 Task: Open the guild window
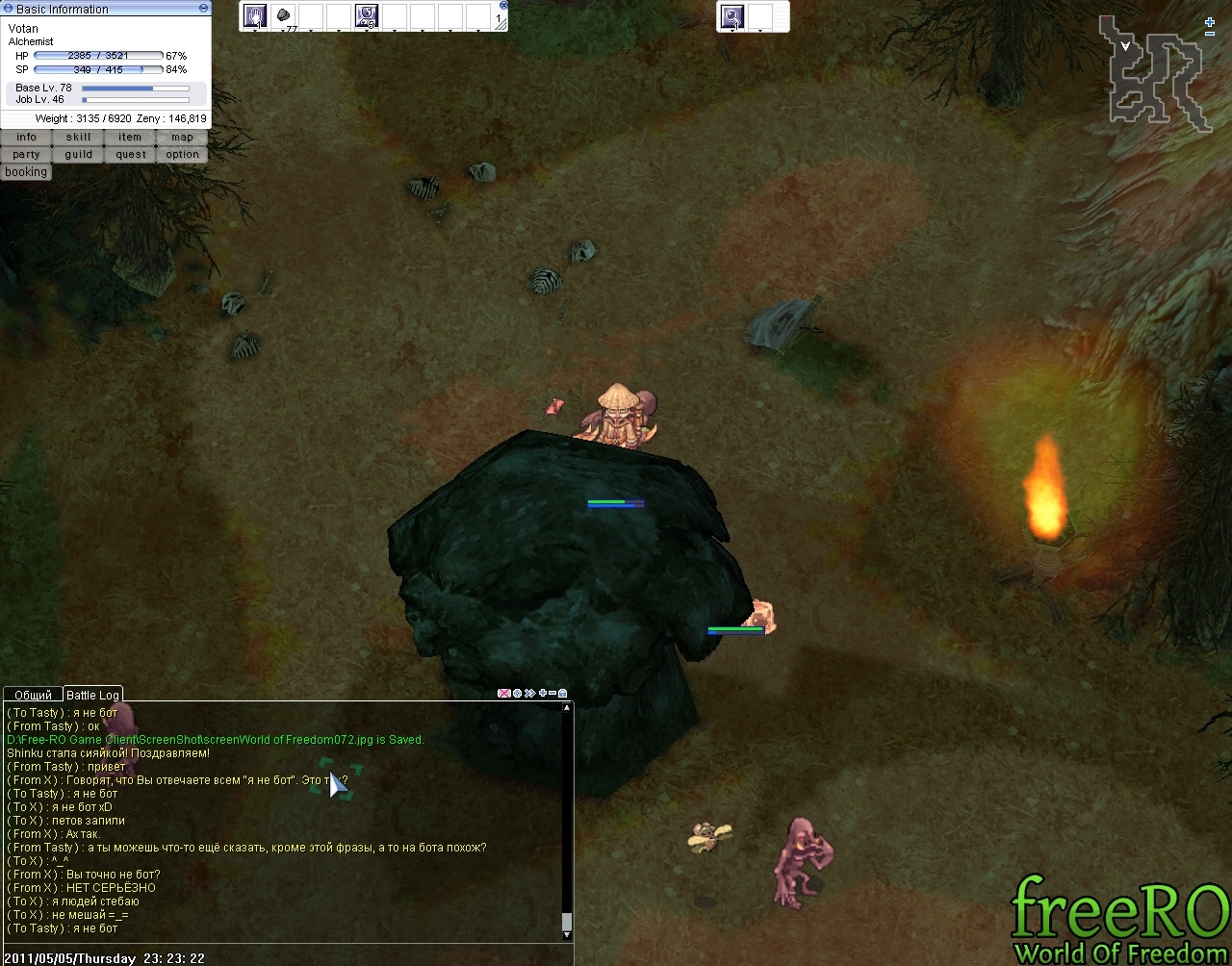(78, 155)
